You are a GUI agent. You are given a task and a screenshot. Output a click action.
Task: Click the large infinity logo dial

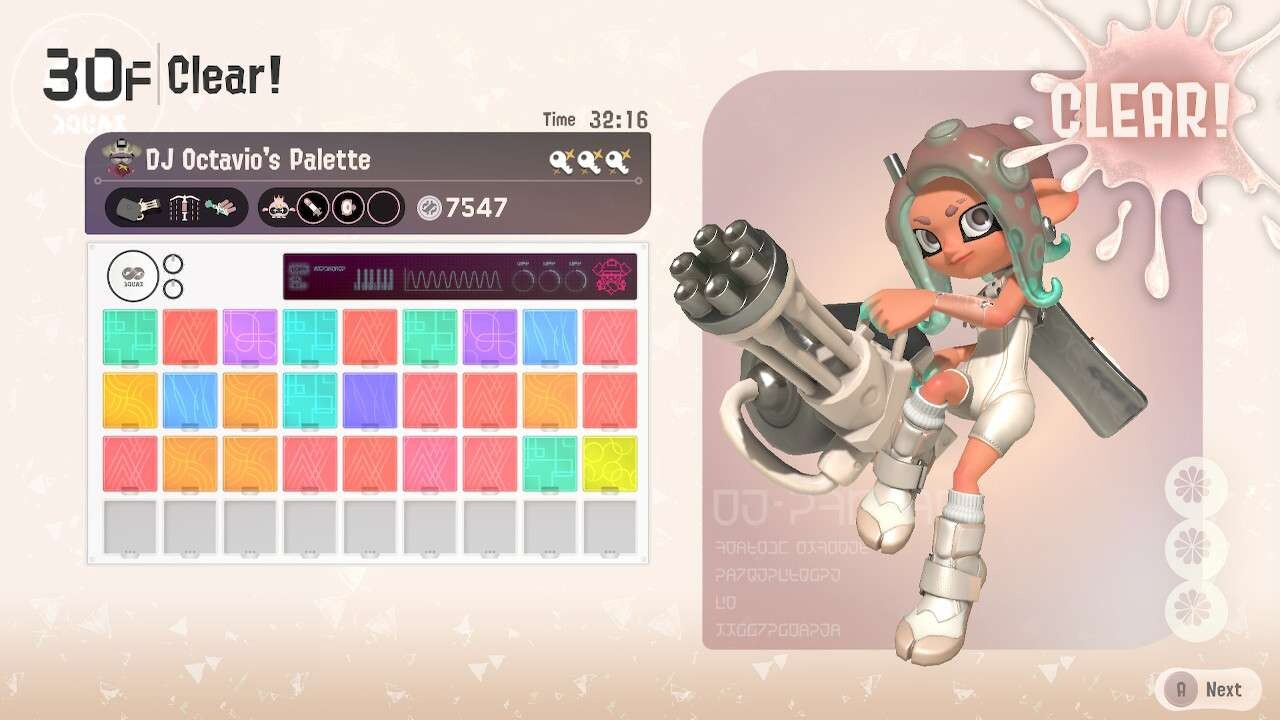(133, 275)
